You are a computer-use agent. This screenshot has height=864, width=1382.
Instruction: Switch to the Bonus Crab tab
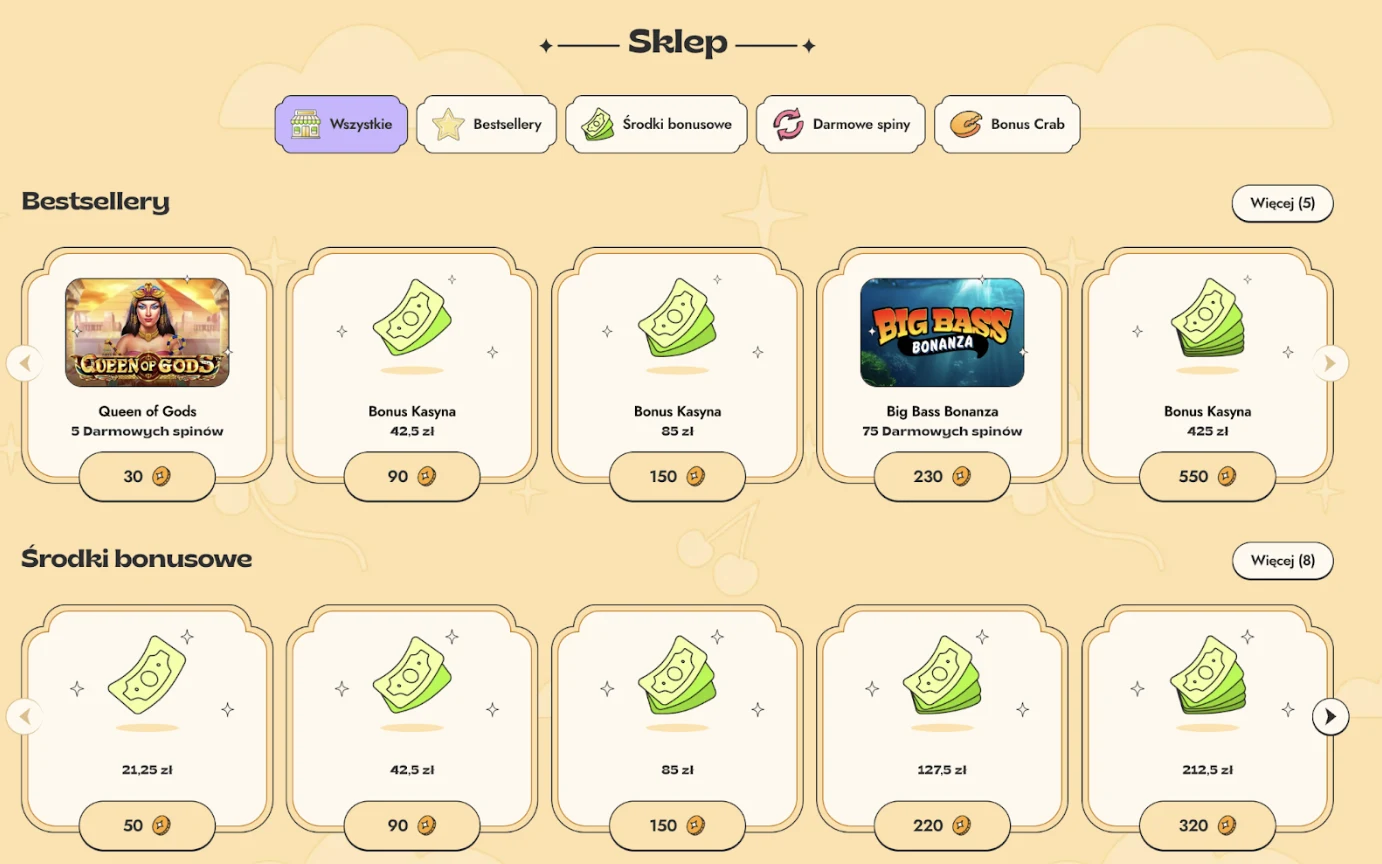[1007, 125]
